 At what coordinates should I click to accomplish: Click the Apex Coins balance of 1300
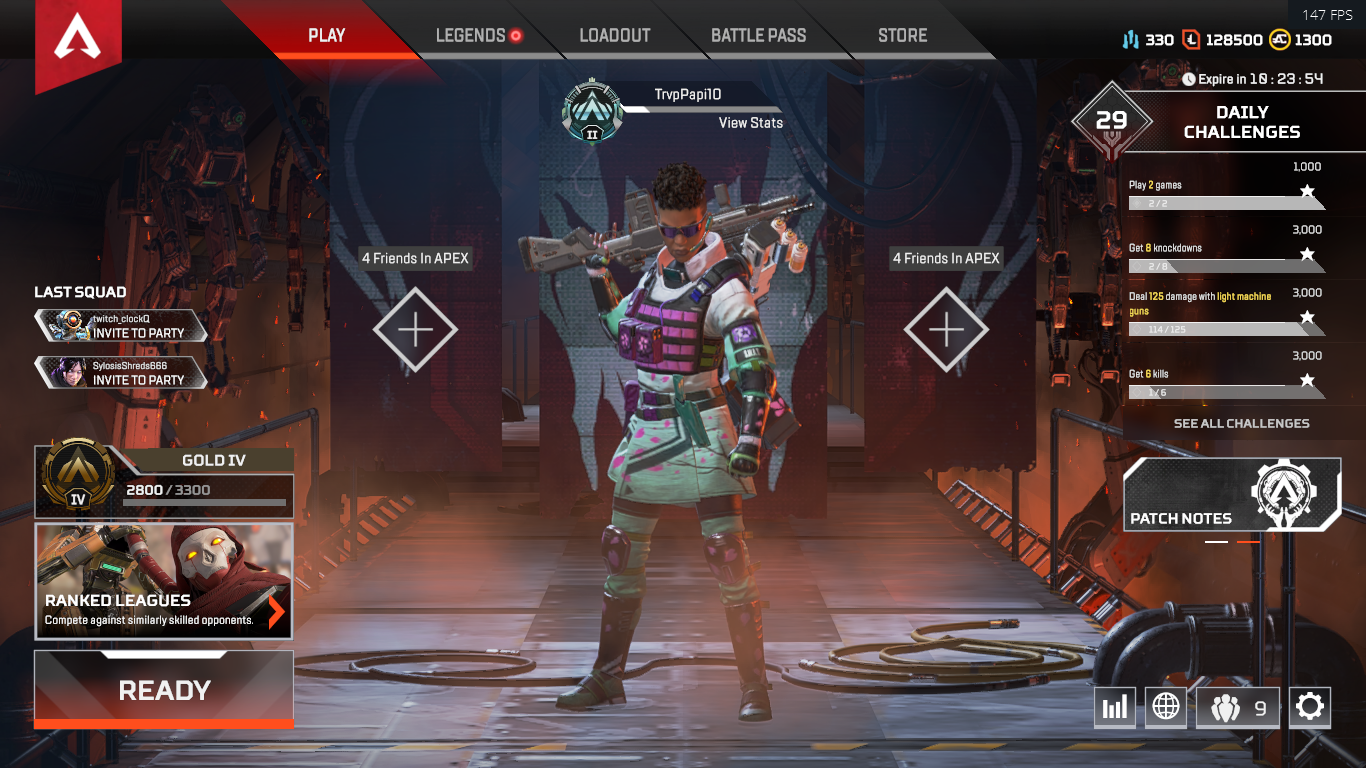1301,40
